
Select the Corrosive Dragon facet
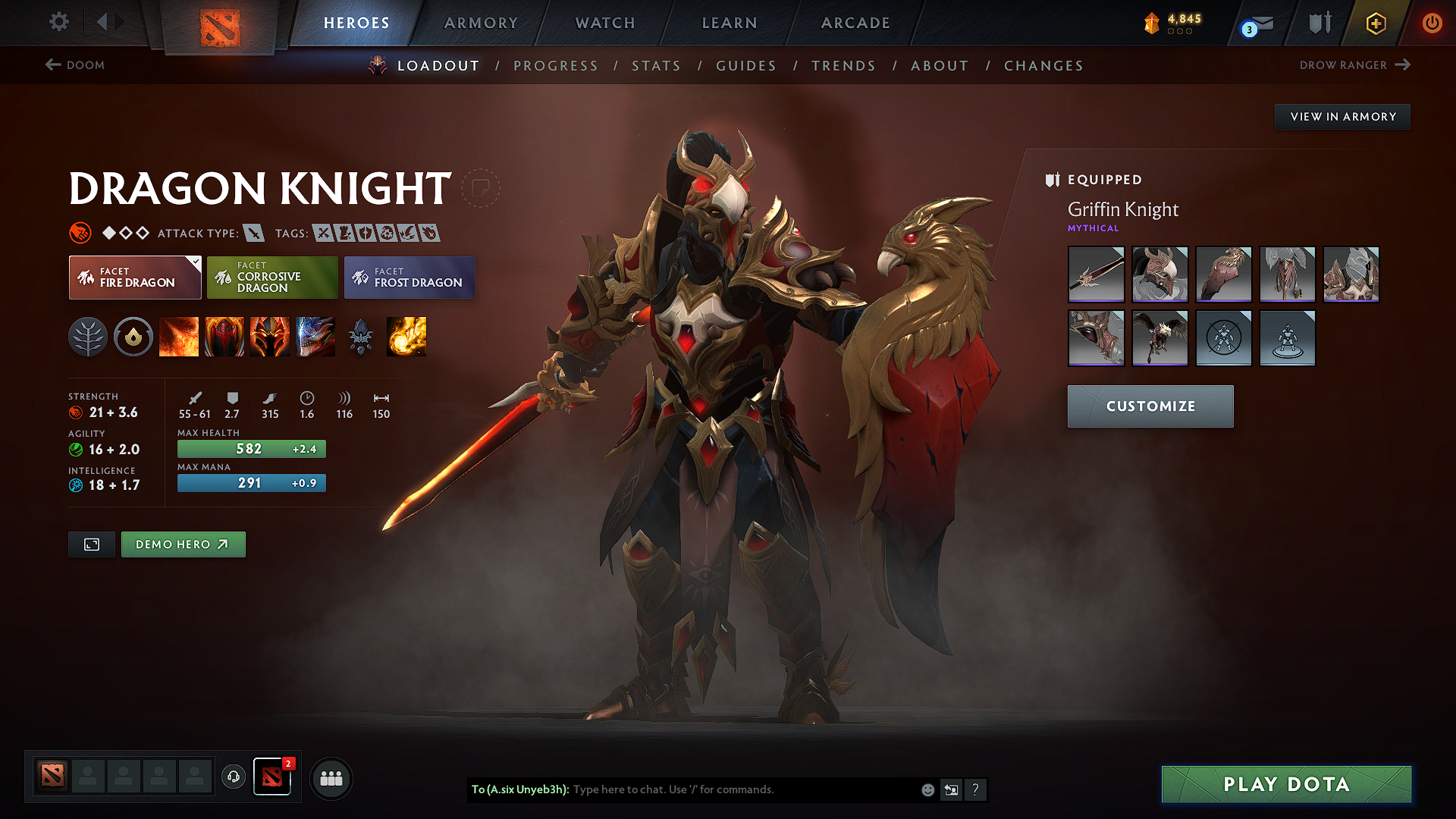coord(272,278)
